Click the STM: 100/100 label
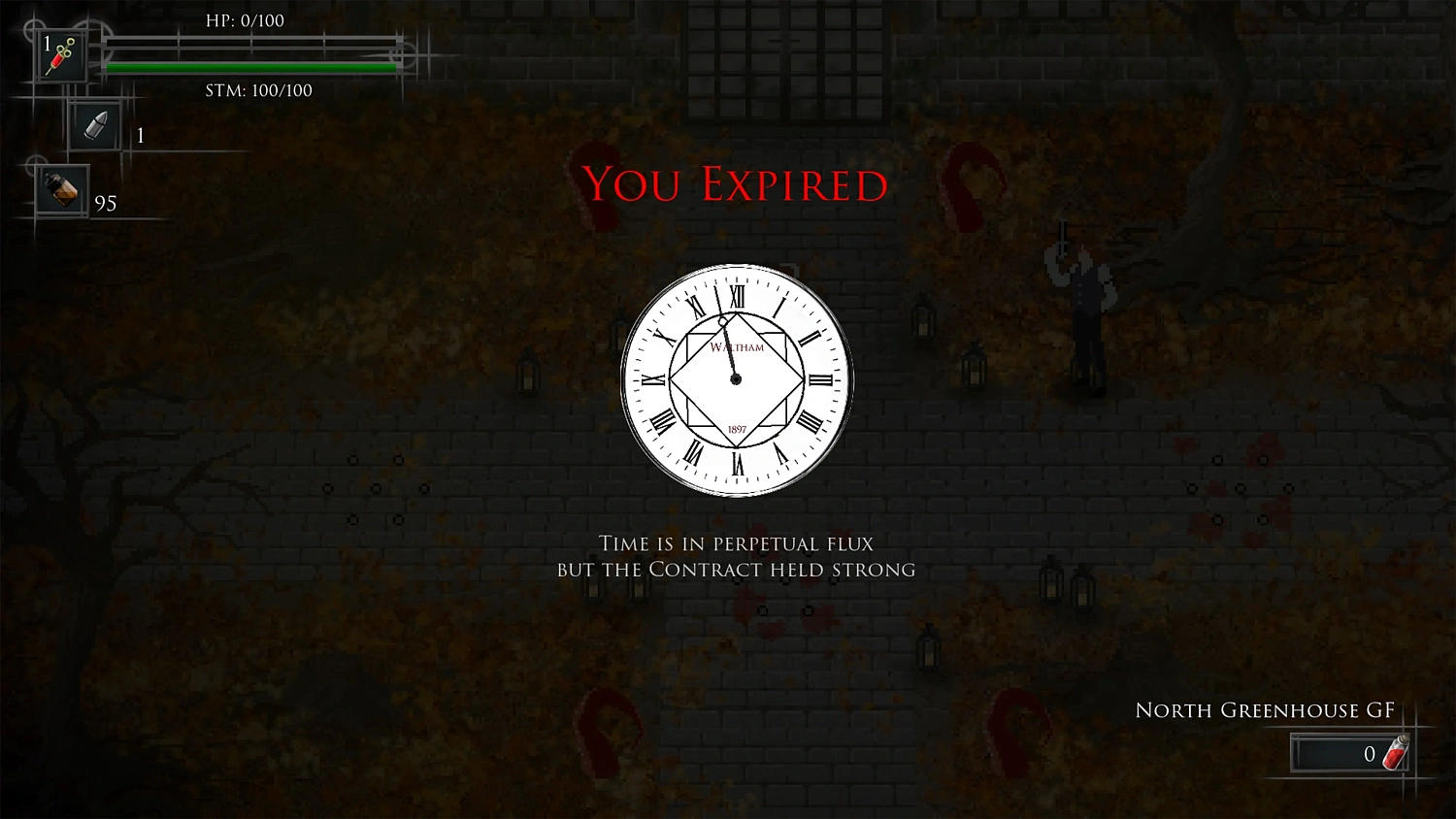This screenshot has height=819, width=1456. coord(258,90)
